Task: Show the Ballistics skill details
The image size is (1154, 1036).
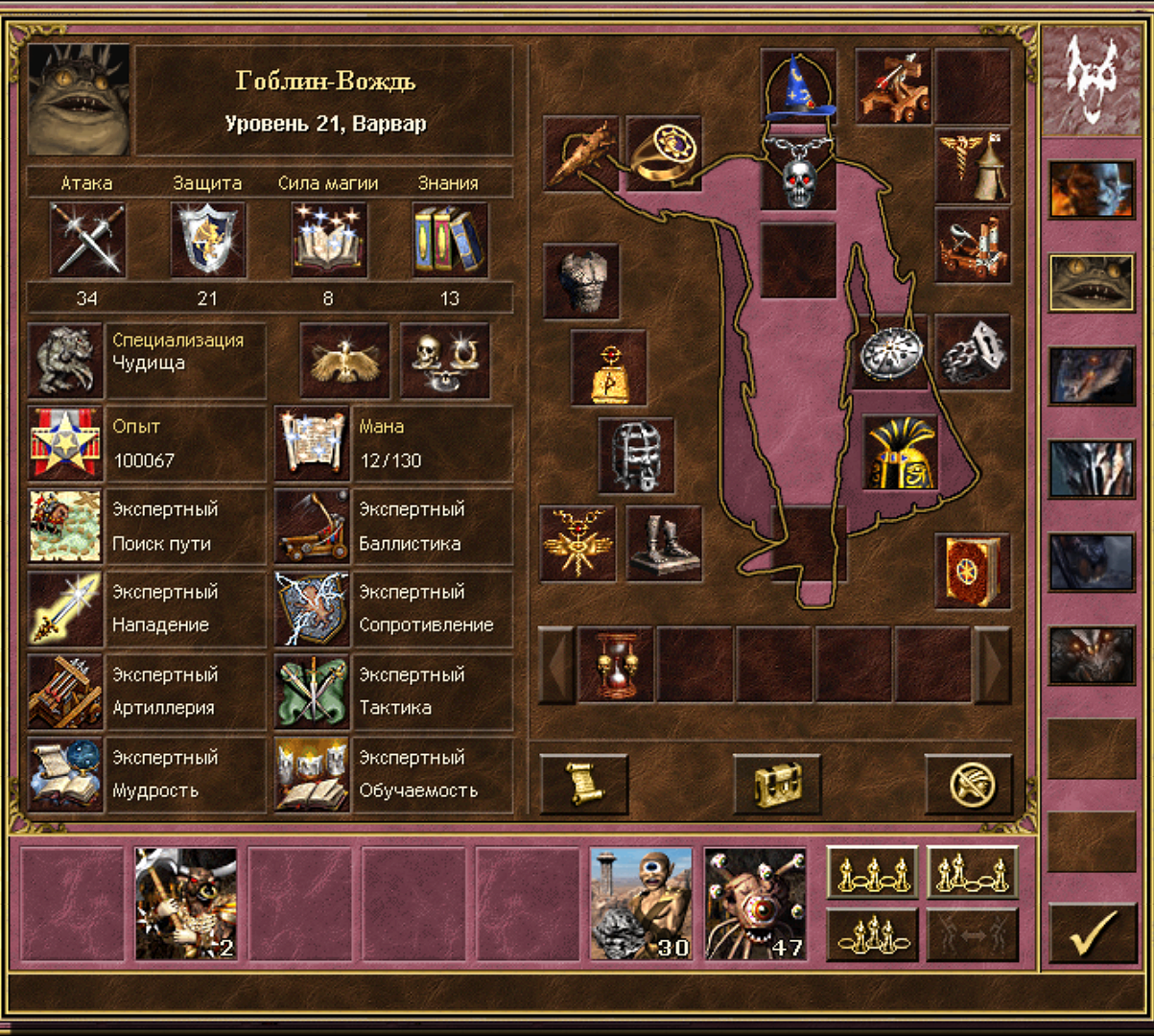Action: coord(311,527)
